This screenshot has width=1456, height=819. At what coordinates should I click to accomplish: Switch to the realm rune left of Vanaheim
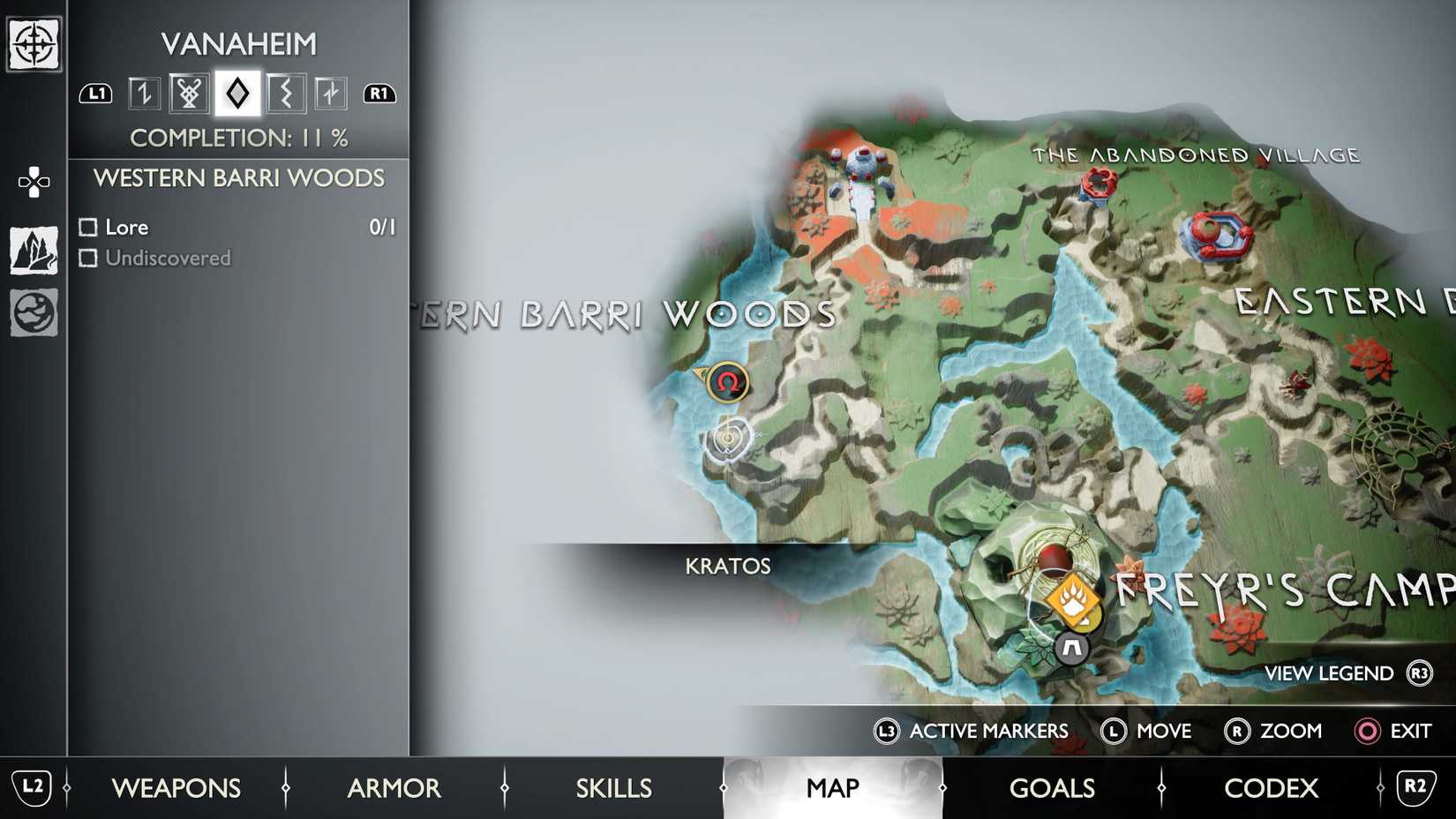tap(191, 93)
